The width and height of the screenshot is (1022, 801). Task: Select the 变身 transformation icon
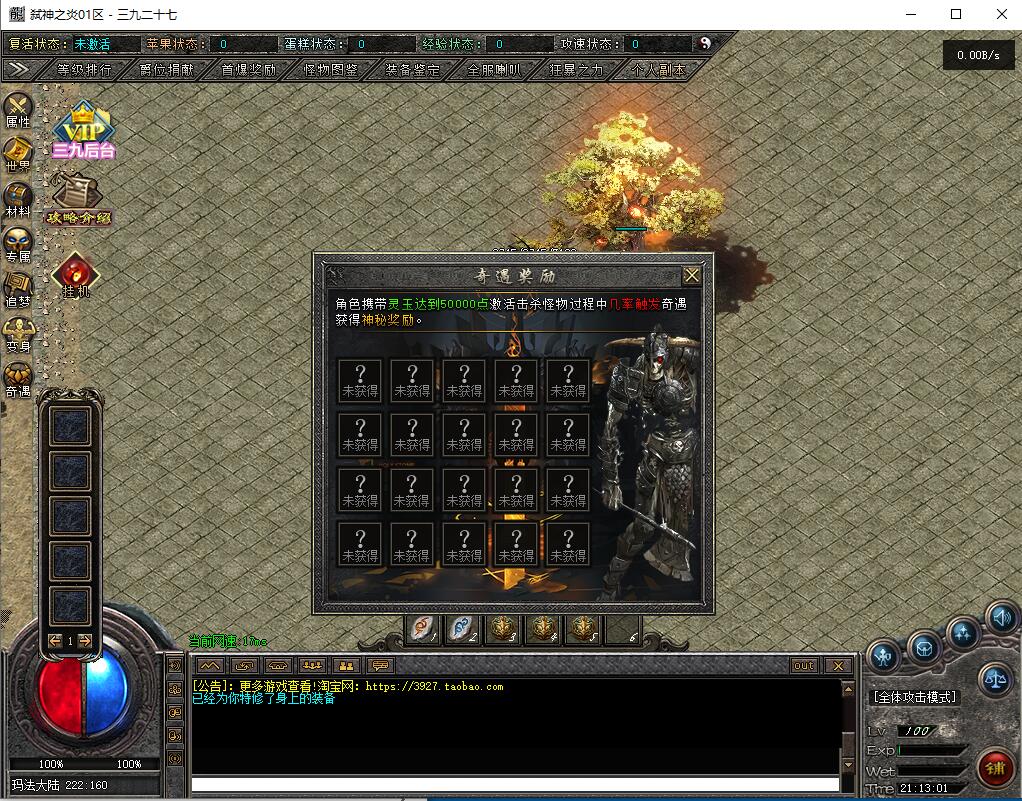coord(18,333)
